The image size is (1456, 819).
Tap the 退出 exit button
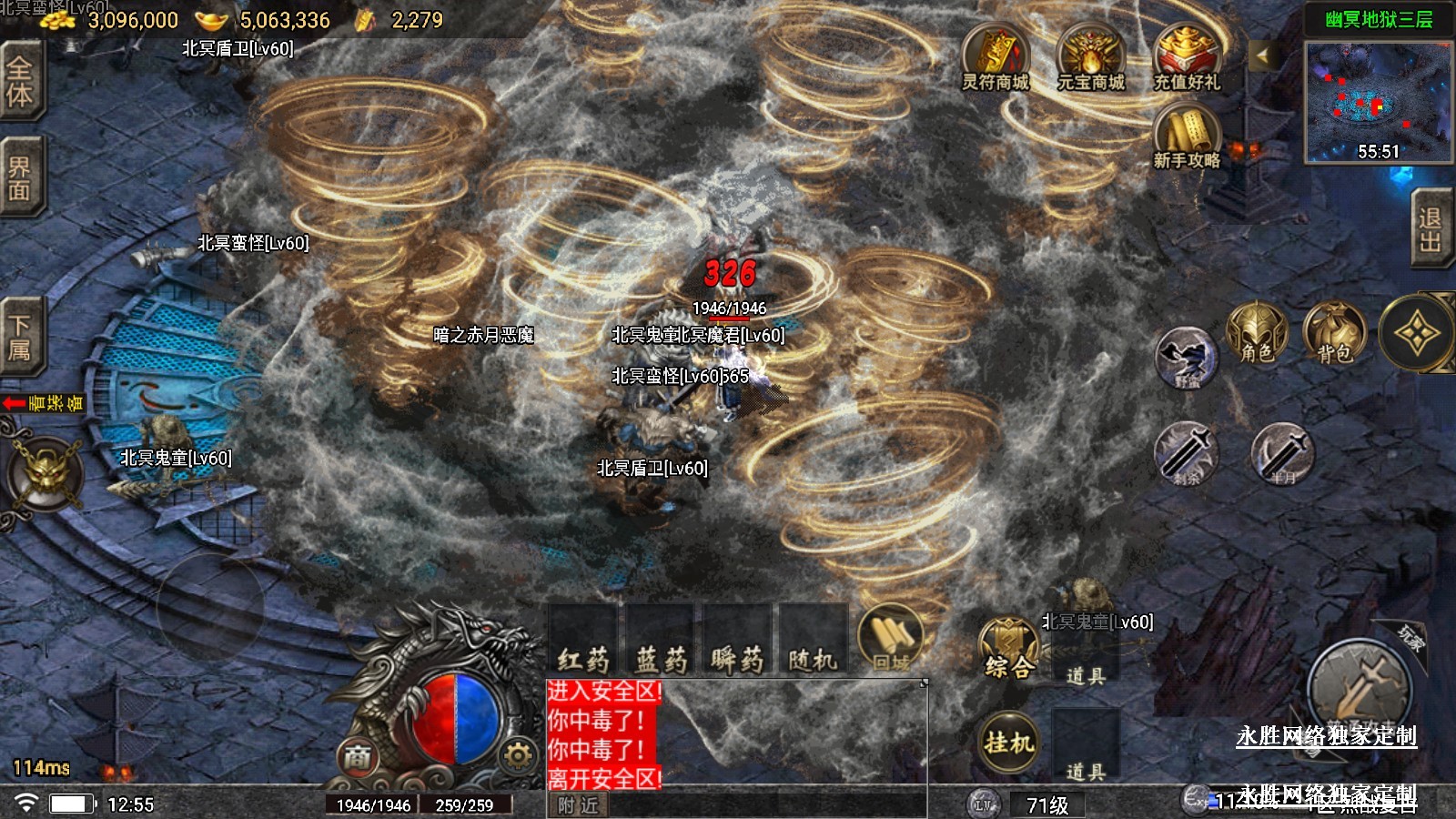(1431, 229)
